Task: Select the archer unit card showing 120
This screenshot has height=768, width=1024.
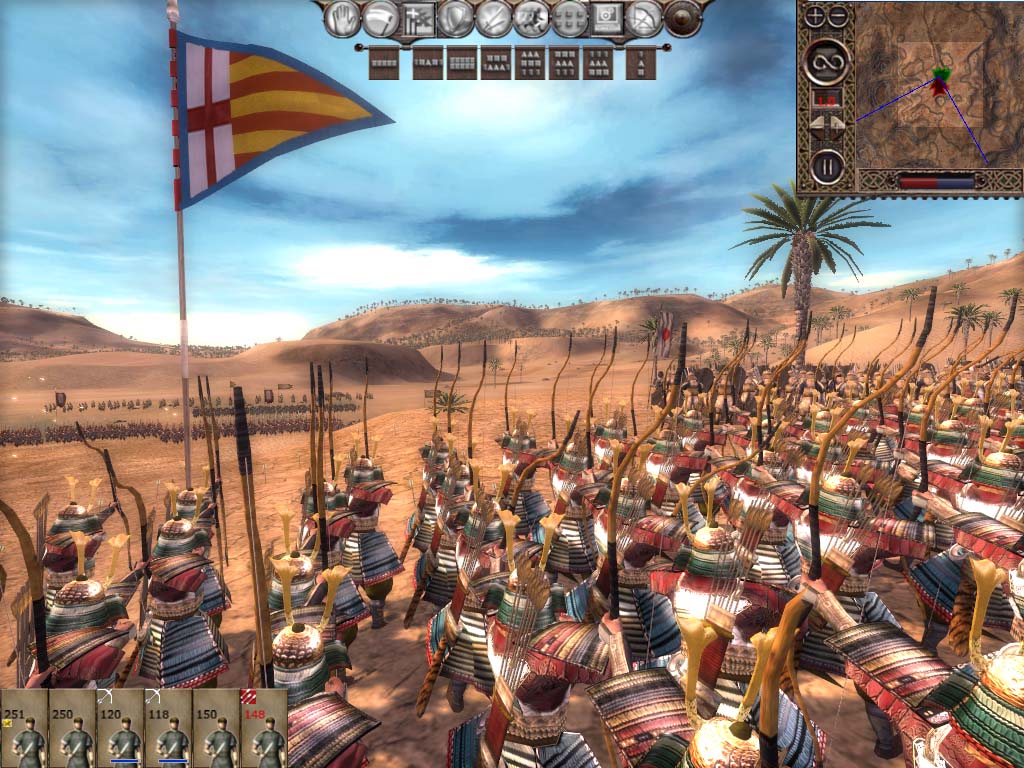Action: pos(120,728)
